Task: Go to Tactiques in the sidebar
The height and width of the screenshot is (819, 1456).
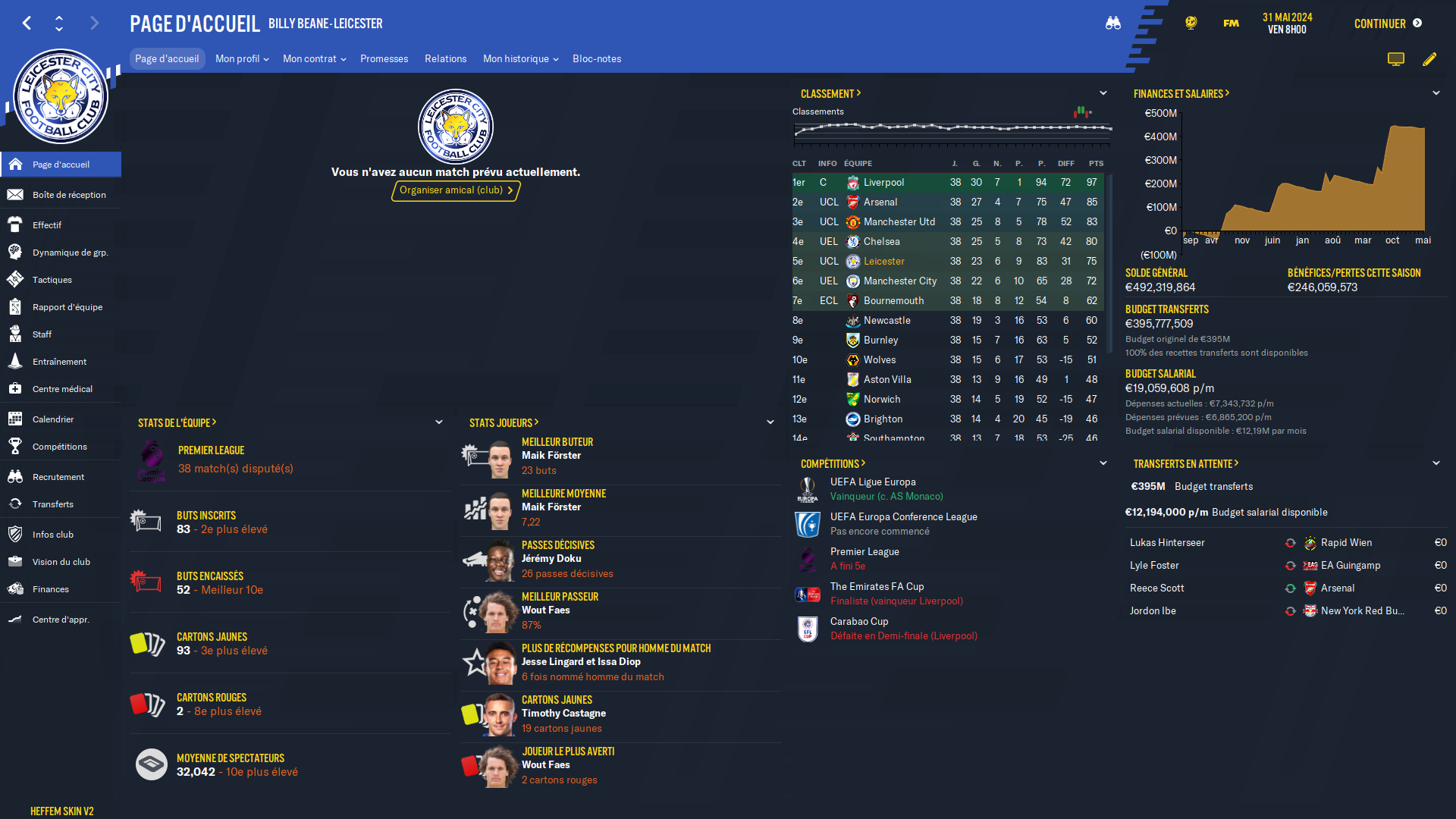Action: [52, 280]
